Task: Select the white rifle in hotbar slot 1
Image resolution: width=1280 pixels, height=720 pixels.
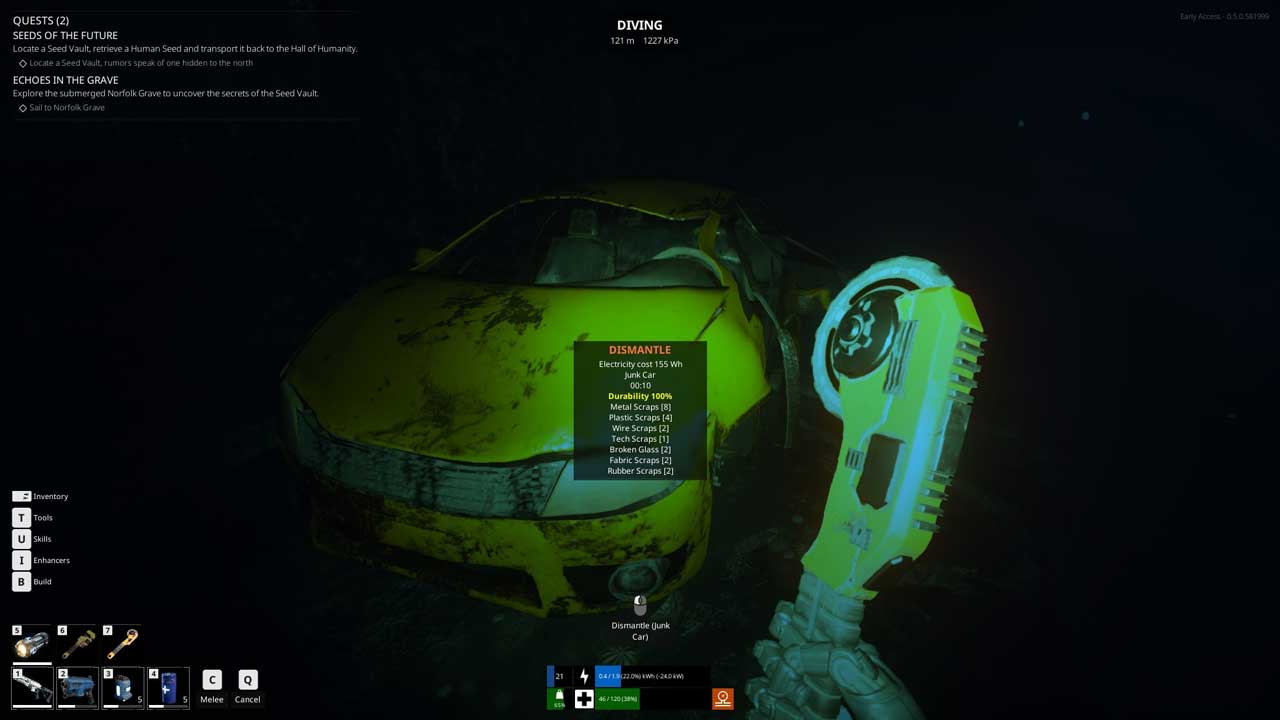Action: pos(32,688)
